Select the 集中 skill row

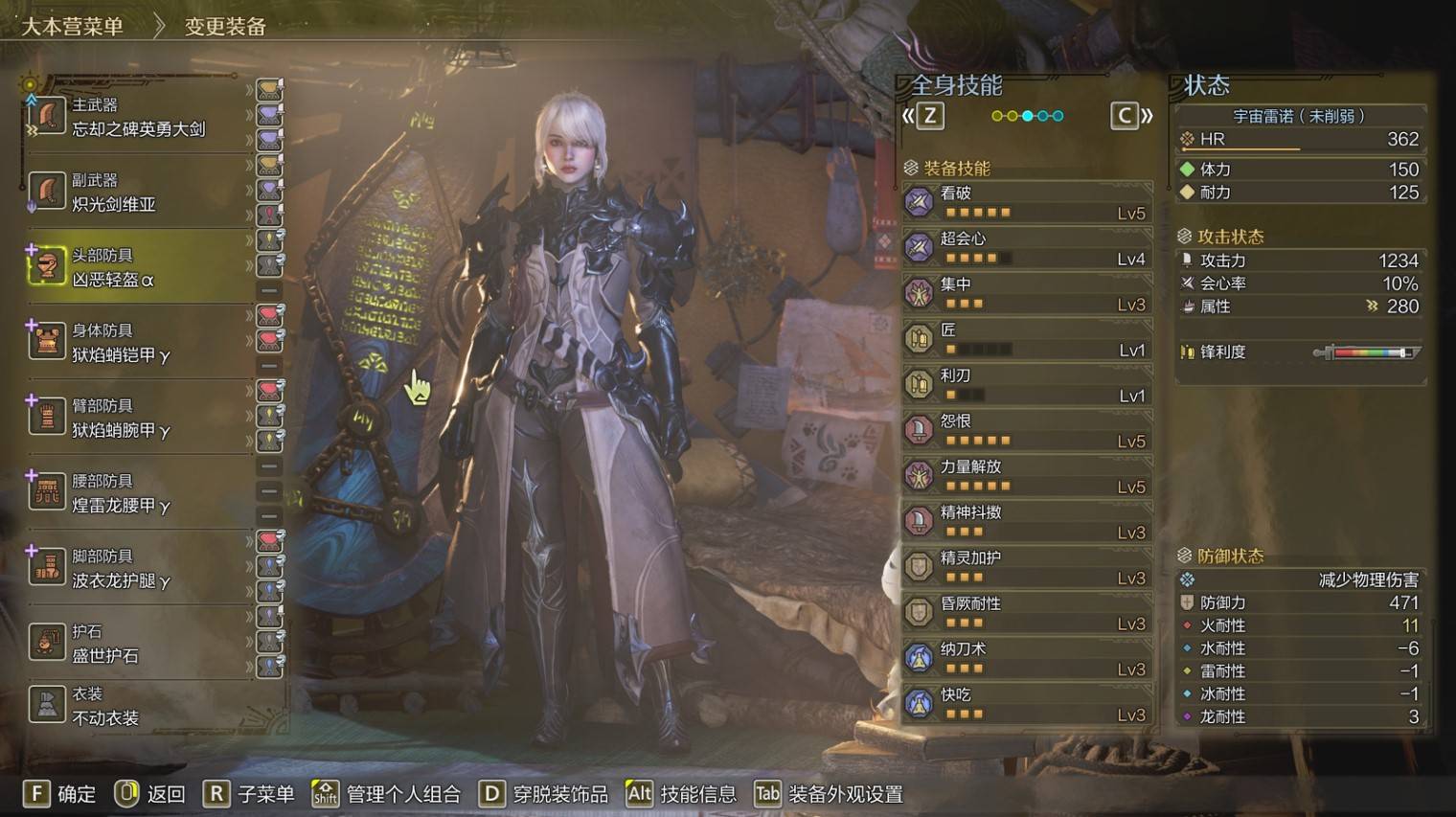pos(1027,293)
